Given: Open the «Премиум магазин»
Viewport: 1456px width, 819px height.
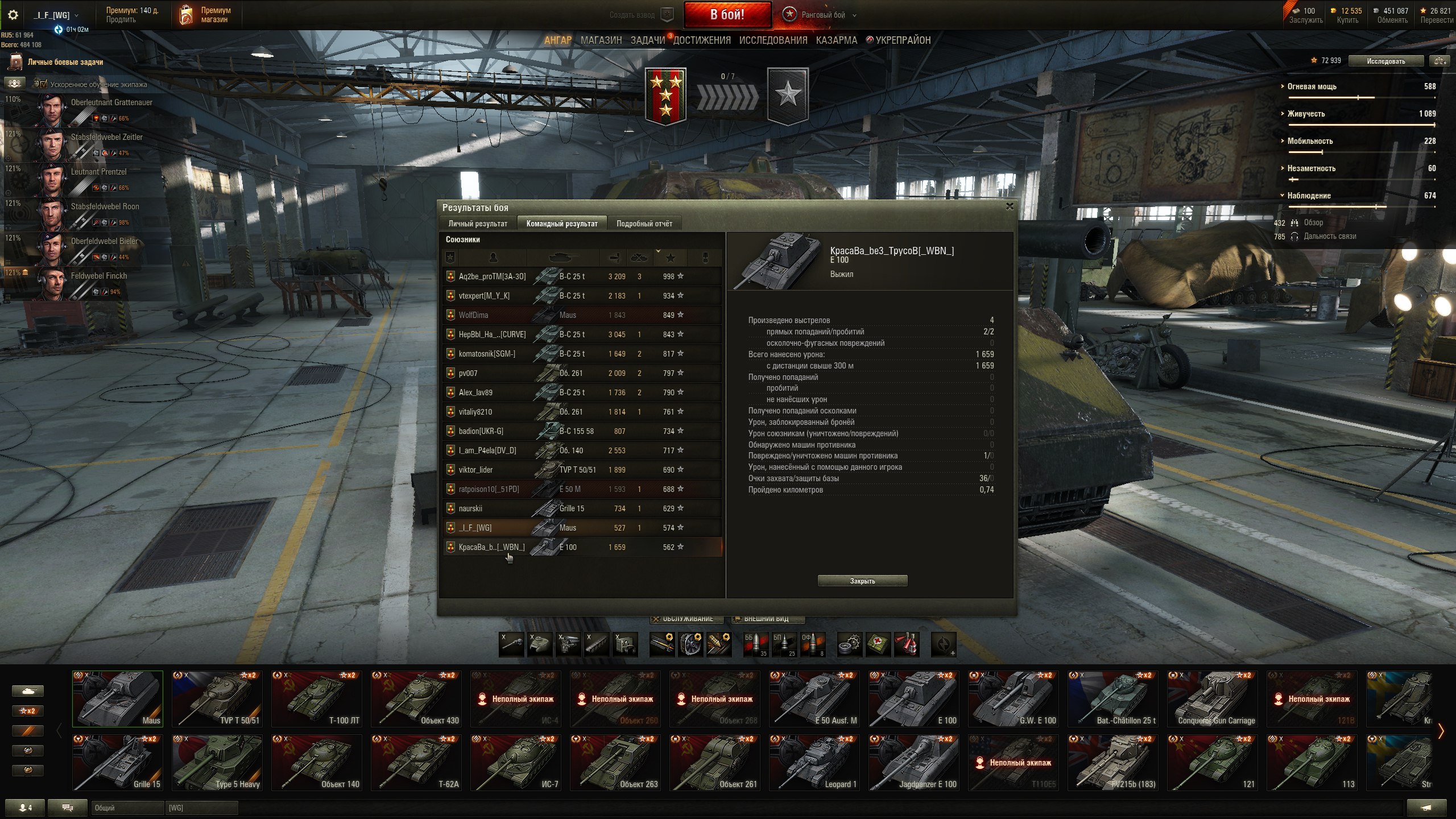Looking at the screenshot, I should (x=206, y=15).
